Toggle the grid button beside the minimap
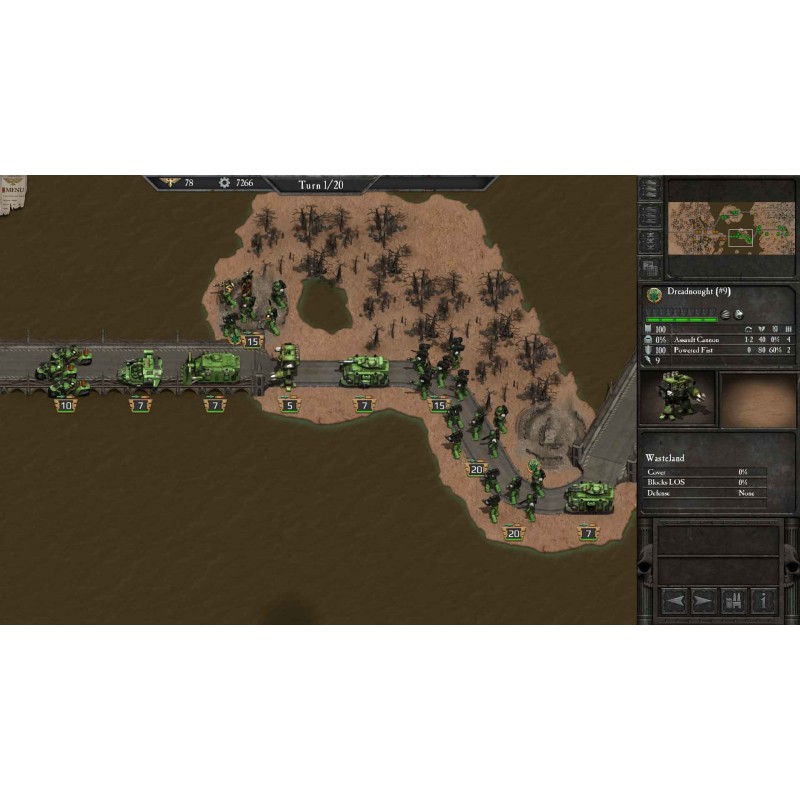The width and height of the screenshot is (800, 800). click(x=650, y=267)
